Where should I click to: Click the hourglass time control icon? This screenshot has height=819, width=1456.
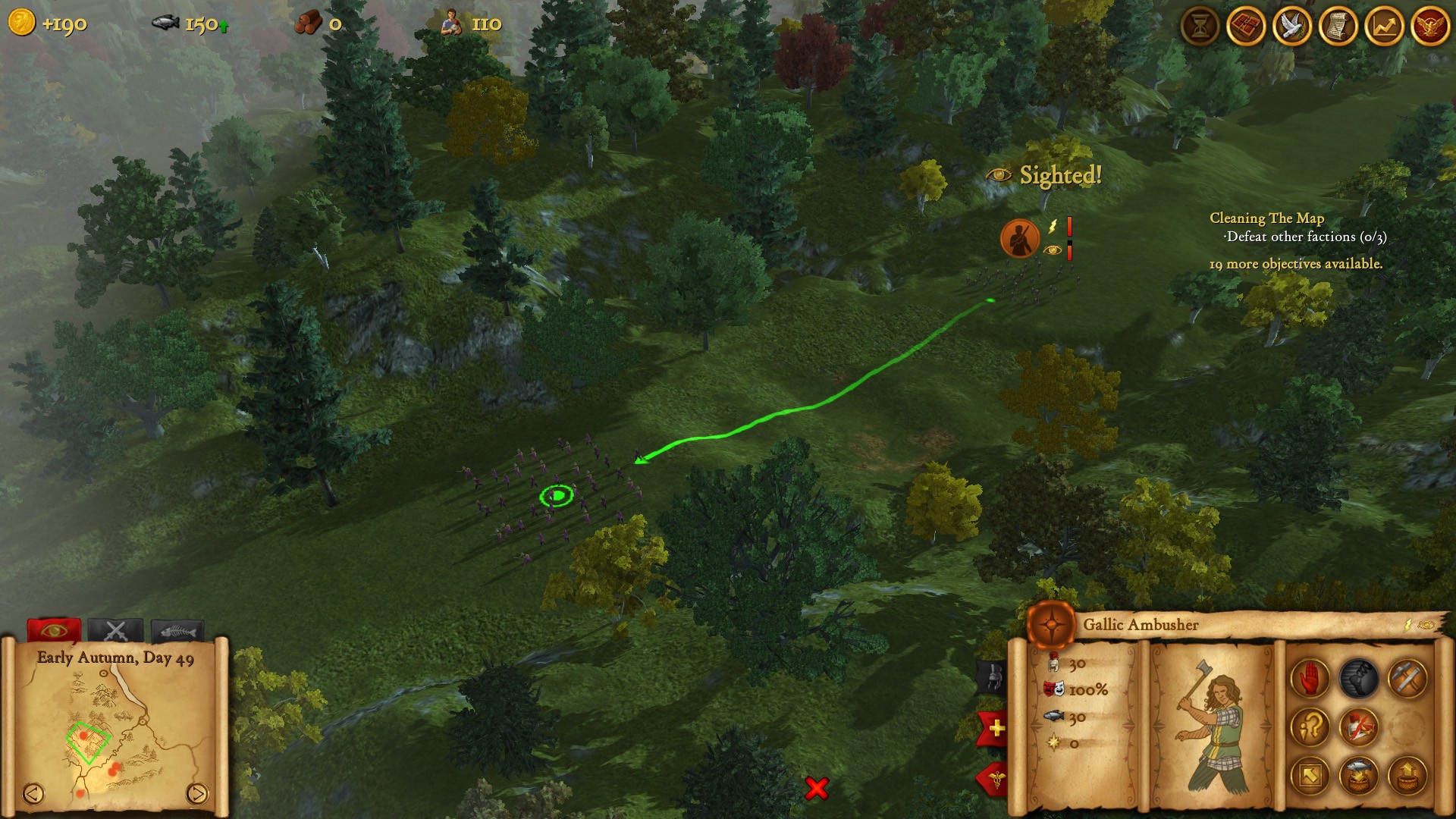tap(1200, 27)
